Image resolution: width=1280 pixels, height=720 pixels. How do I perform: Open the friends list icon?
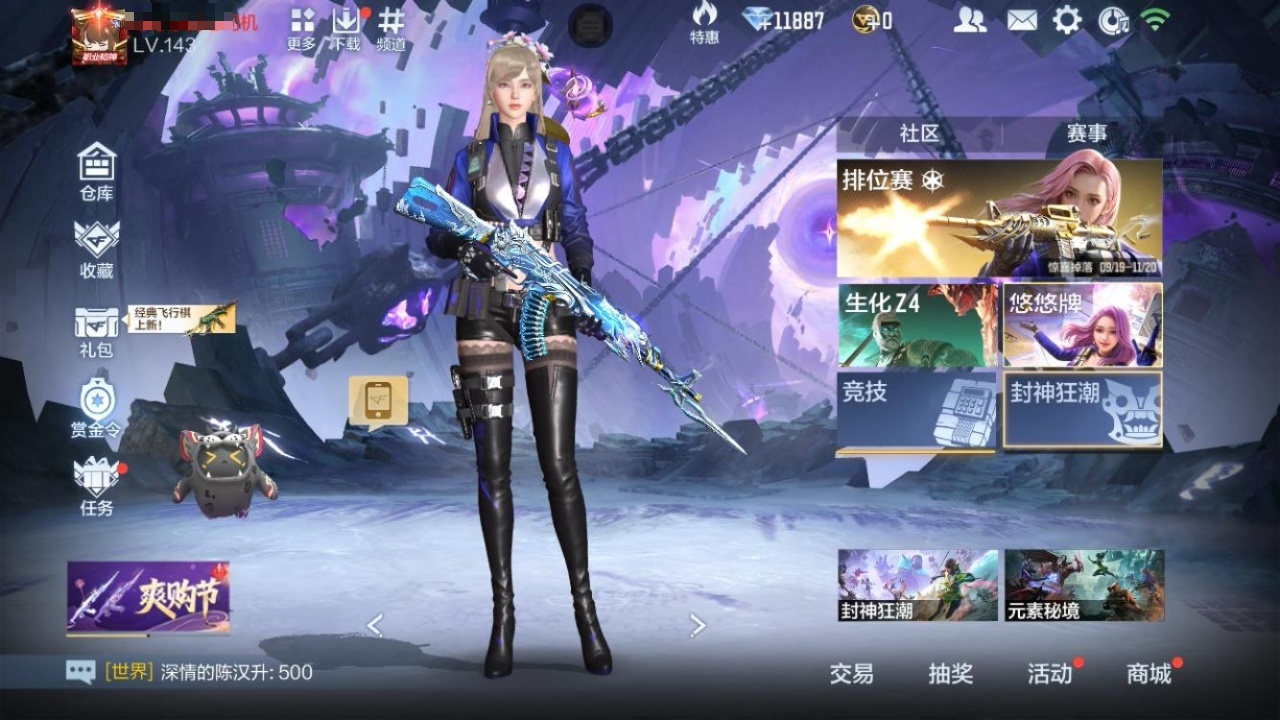(x=969, y=20)
